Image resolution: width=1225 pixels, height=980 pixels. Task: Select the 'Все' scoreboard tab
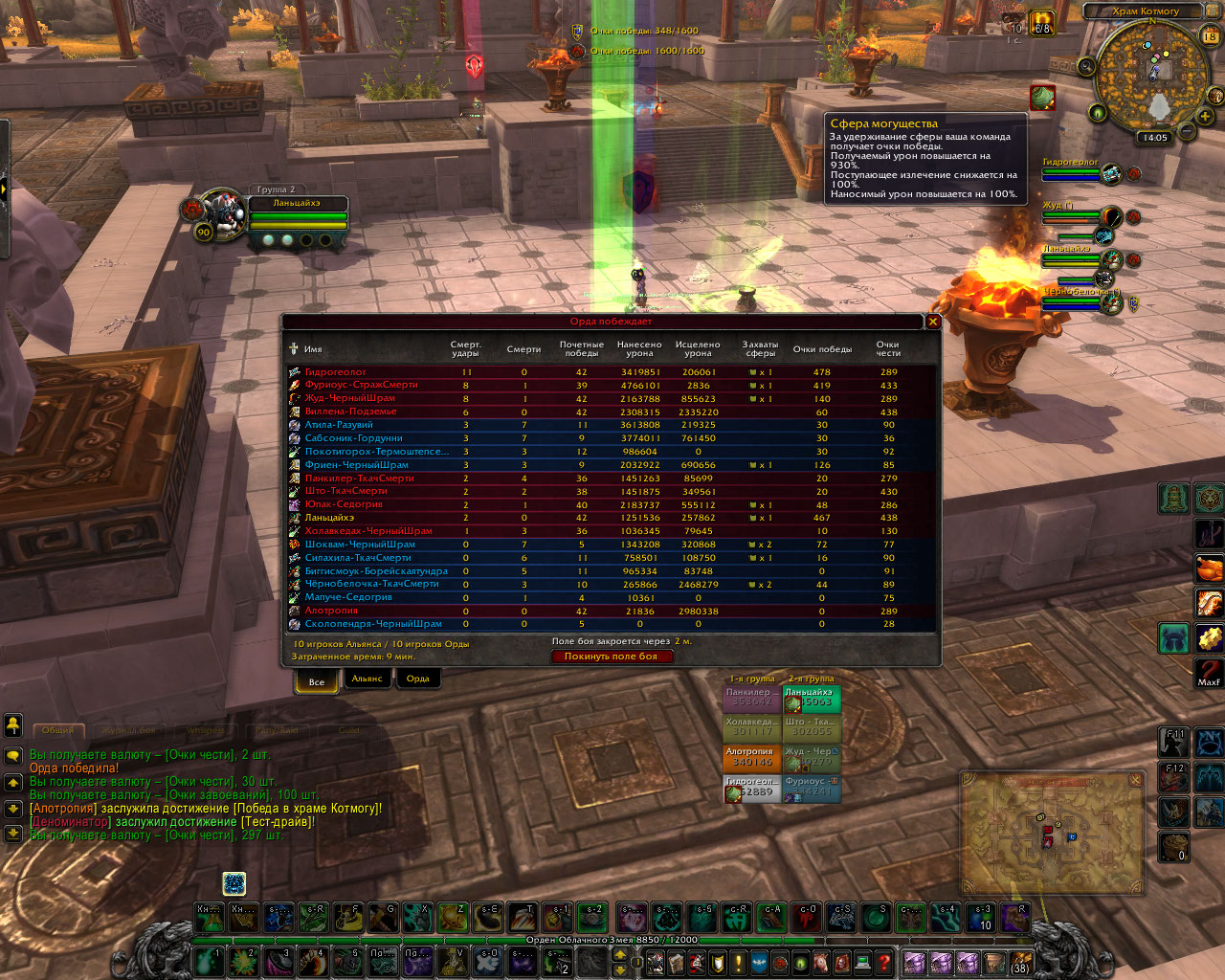pos(317,681)
